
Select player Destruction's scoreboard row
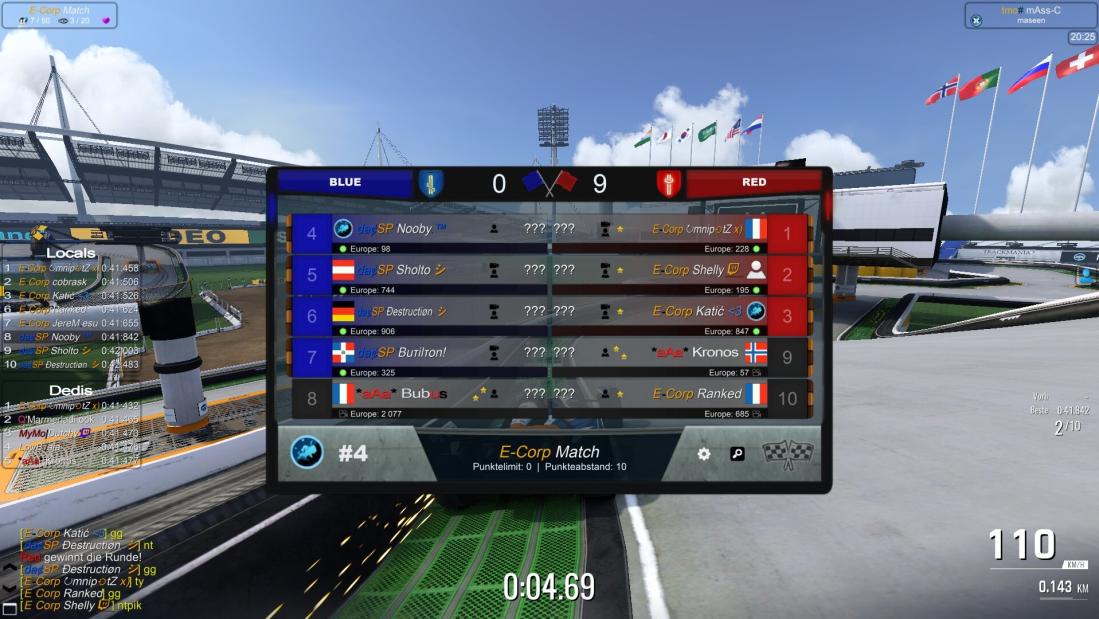[x=420, y=316]
